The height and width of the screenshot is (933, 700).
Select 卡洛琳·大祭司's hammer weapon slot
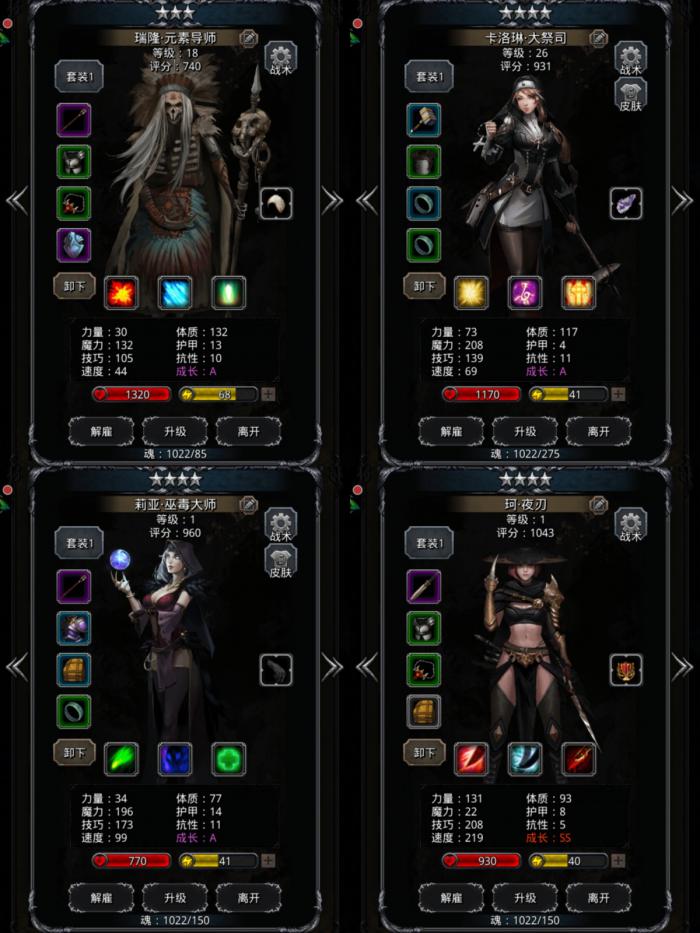[x=424, y=120]
